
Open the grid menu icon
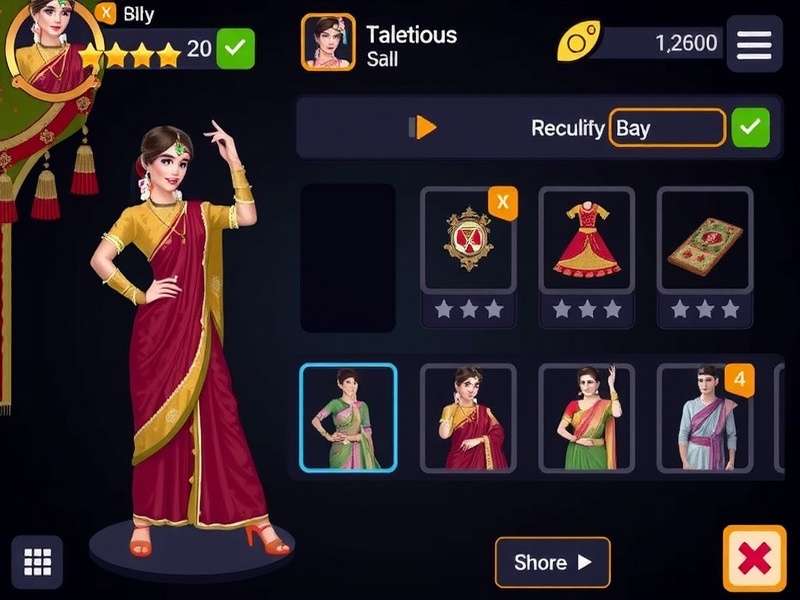(37, 561)
